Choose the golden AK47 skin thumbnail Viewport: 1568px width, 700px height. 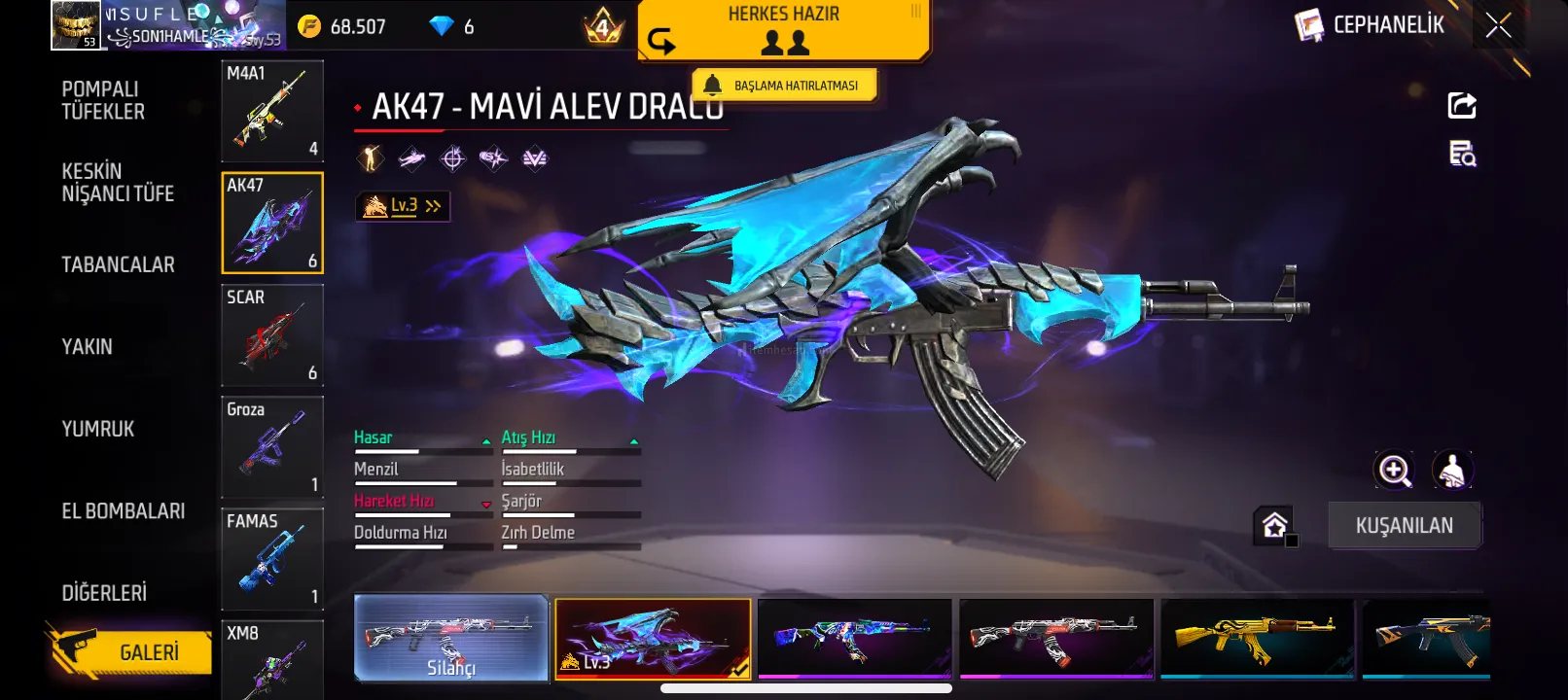tap(1257, 638)
